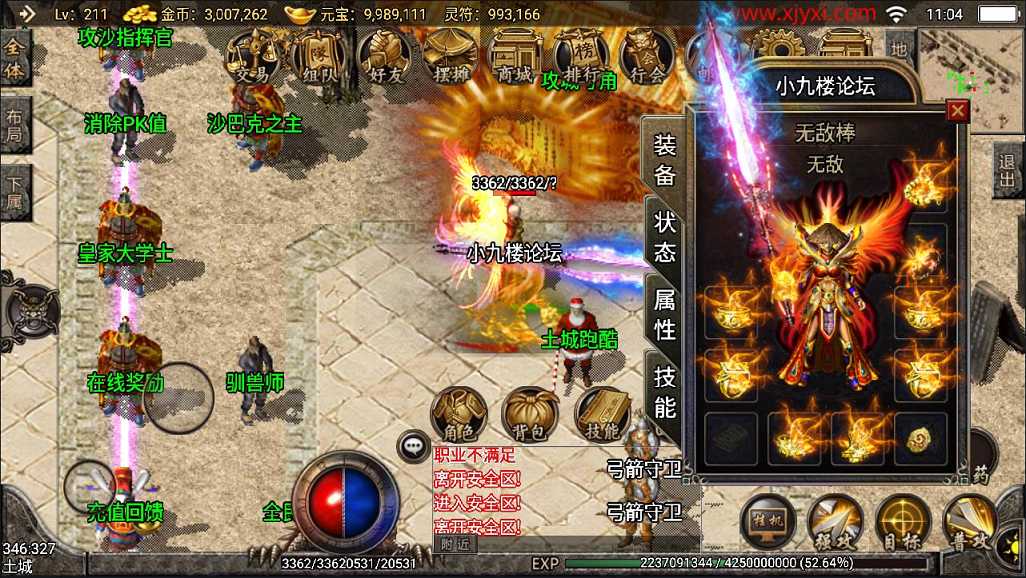Open the 角色 character sheet
This screenshot has height=578, width=1026.
459,415
